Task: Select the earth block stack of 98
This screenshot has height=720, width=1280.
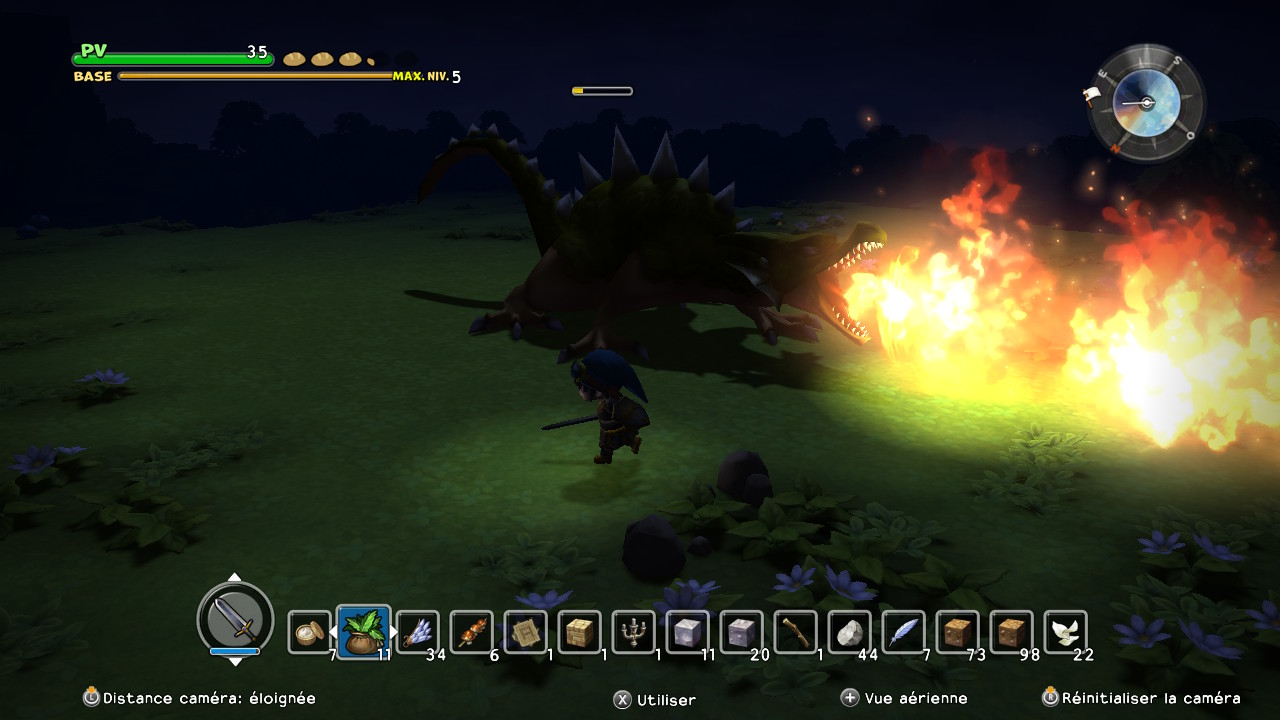Action: 1012,632
